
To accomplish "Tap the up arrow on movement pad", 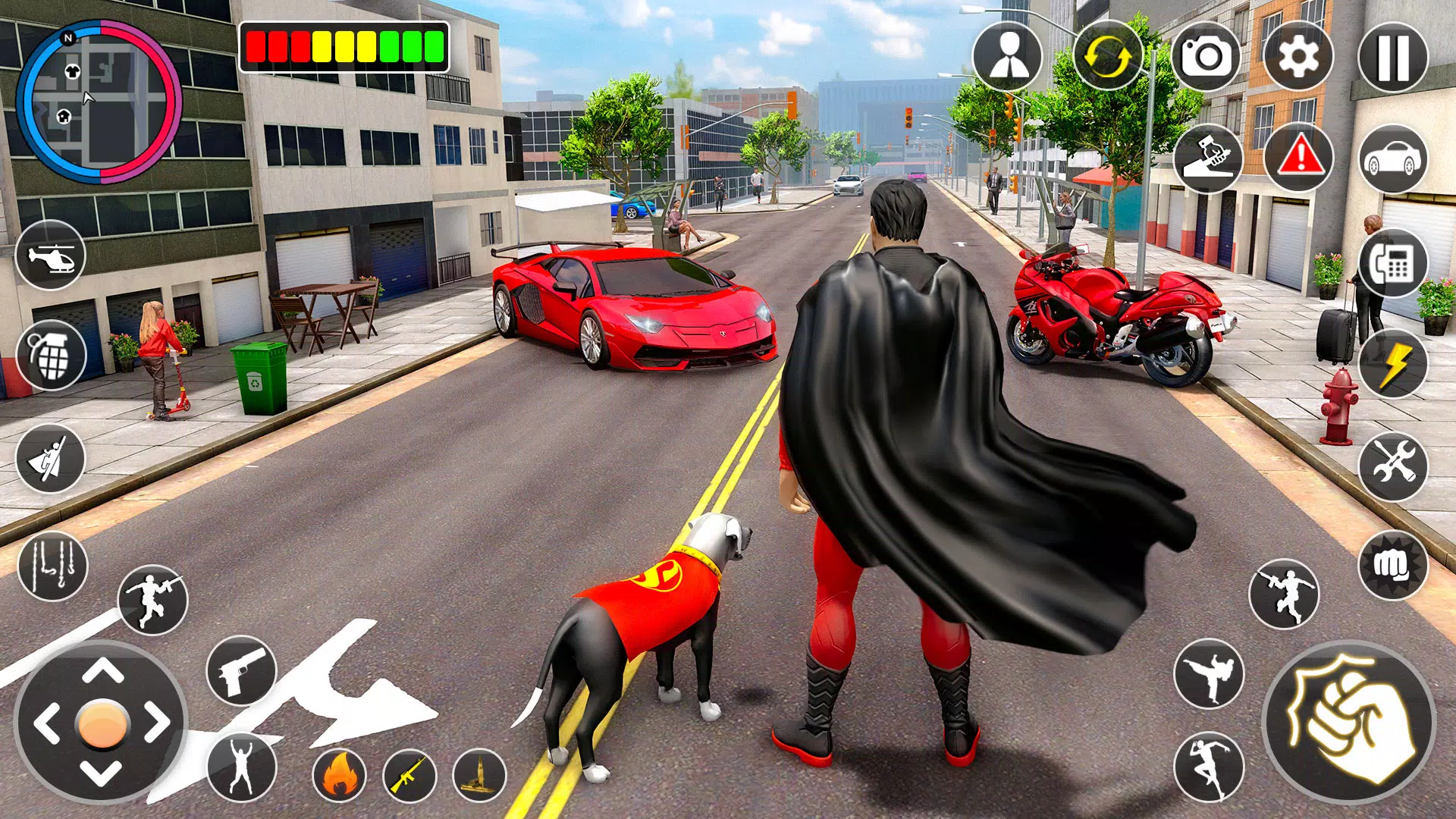I will tap(102, 671).
